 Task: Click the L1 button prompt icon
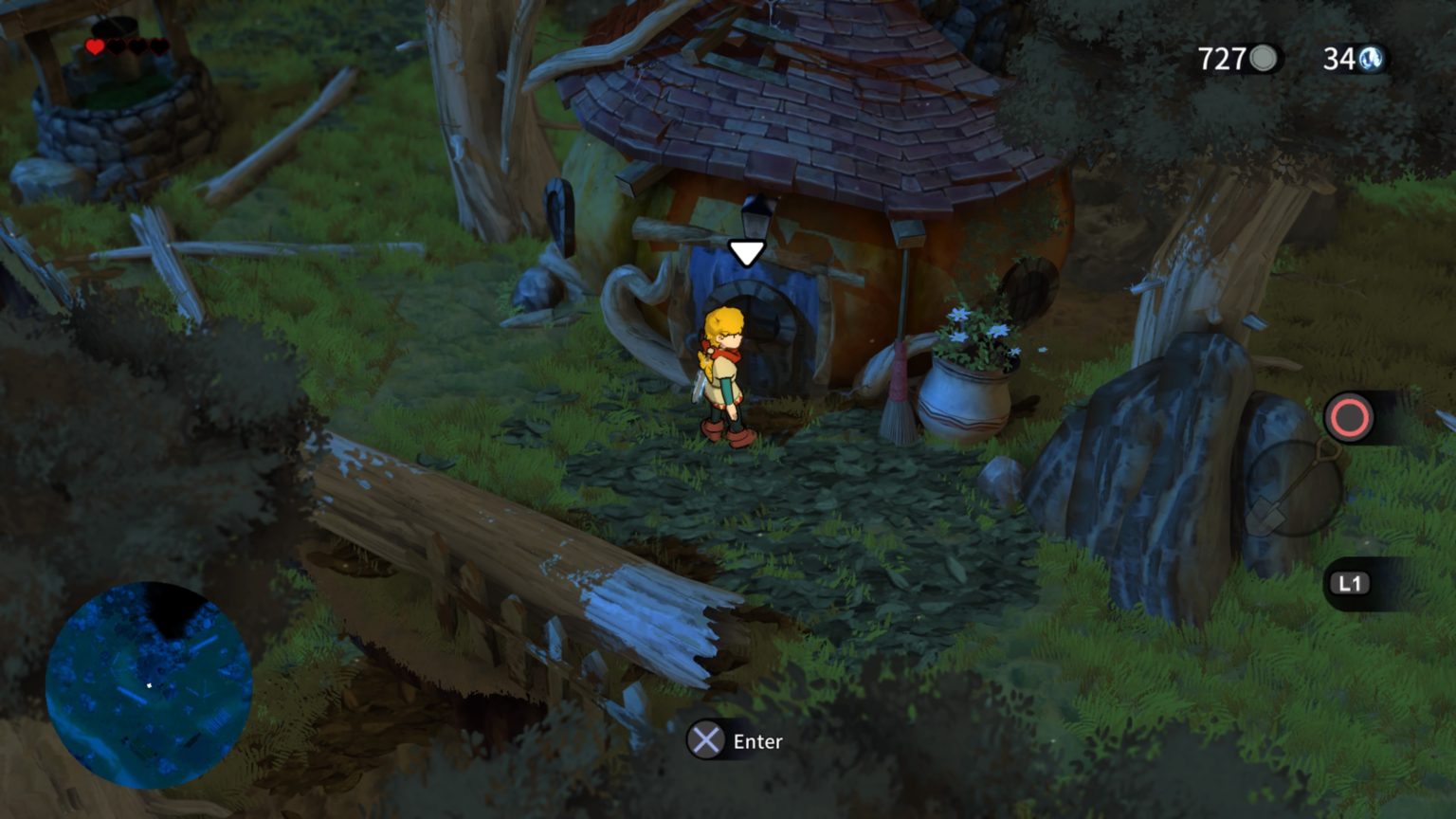[1350, 584]
